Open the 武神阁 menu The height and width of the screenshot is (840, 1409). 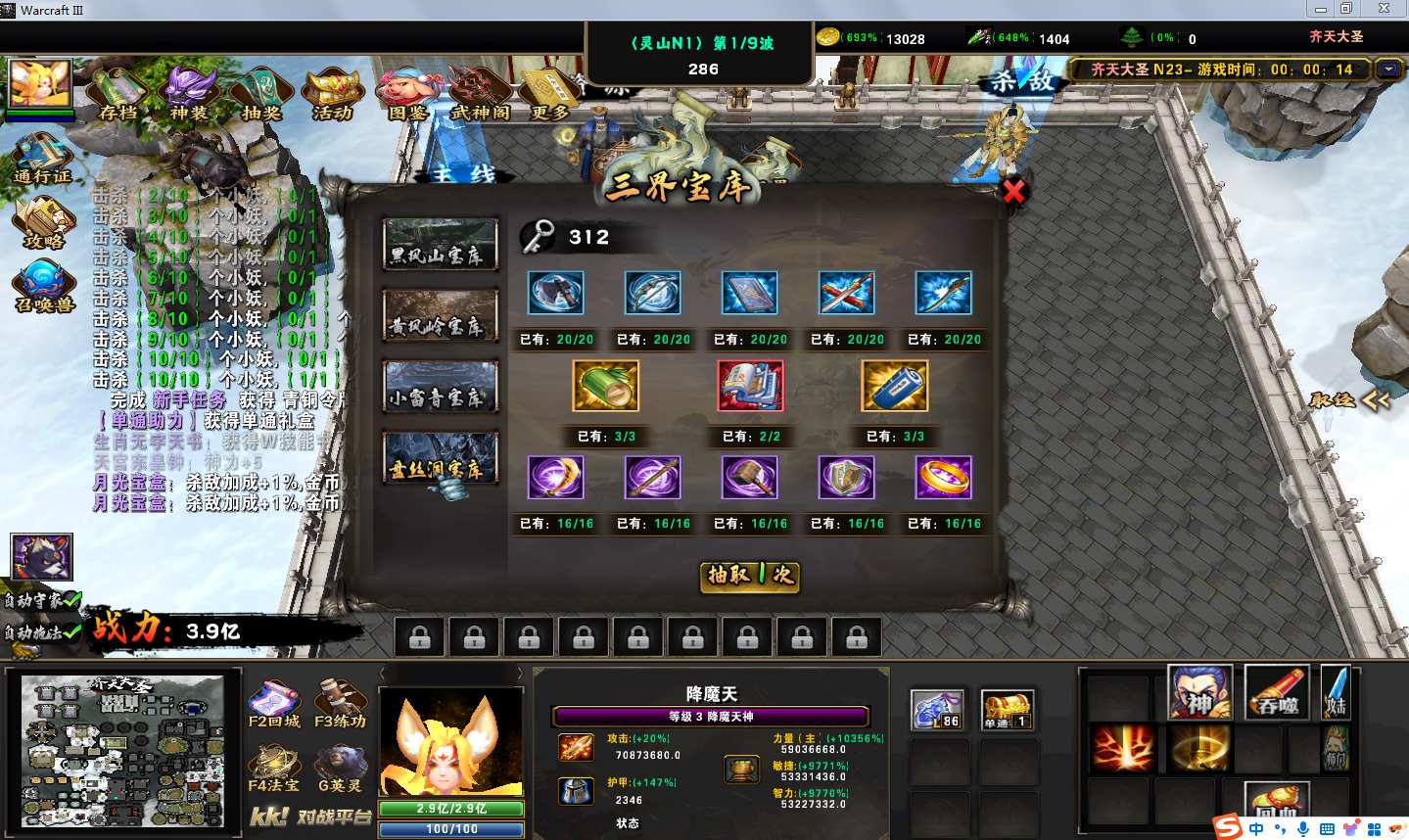click(480, 93)
